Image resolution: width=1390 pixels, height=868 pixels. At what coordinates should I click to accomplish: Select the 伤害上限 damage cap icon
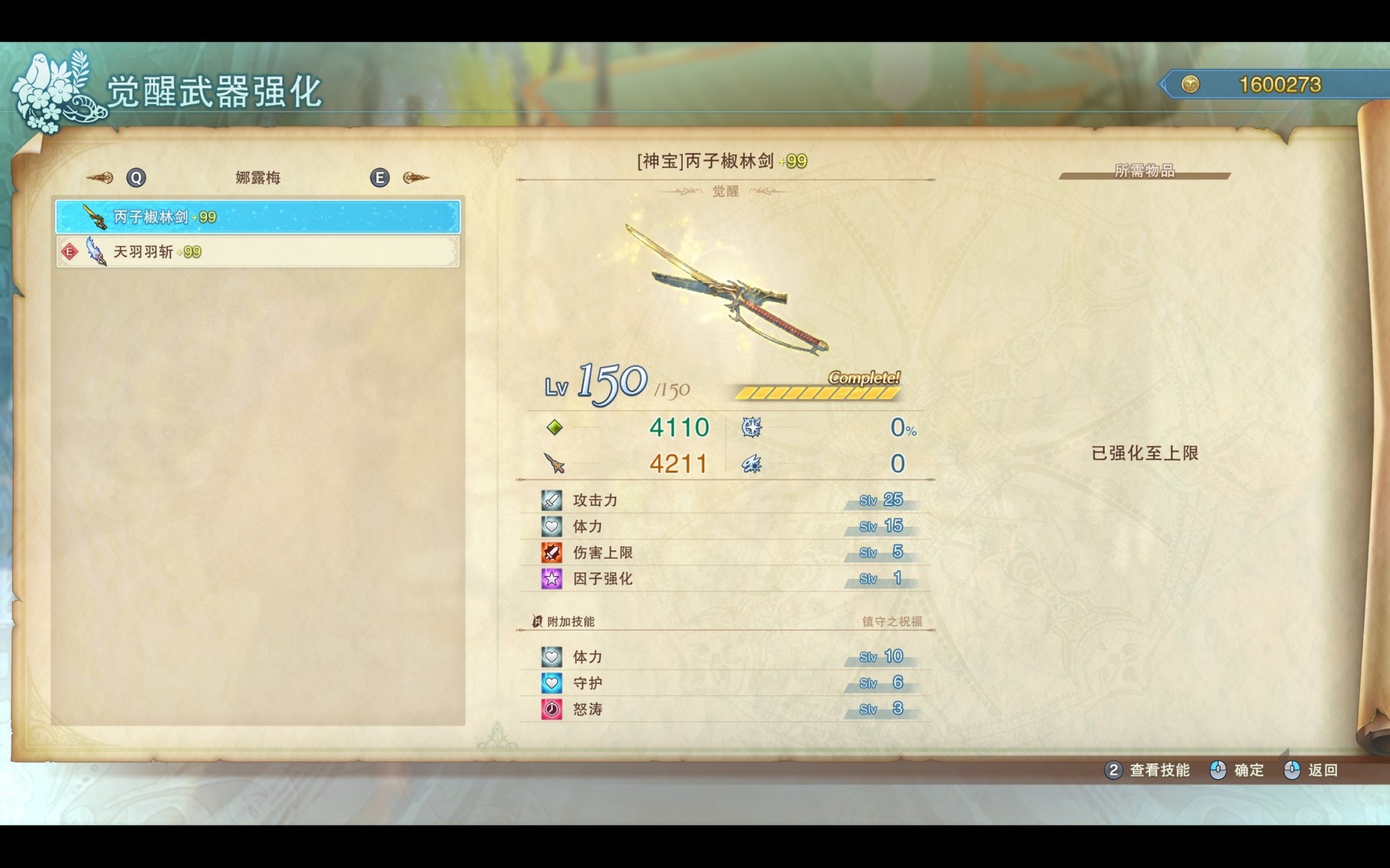point(550,553)
